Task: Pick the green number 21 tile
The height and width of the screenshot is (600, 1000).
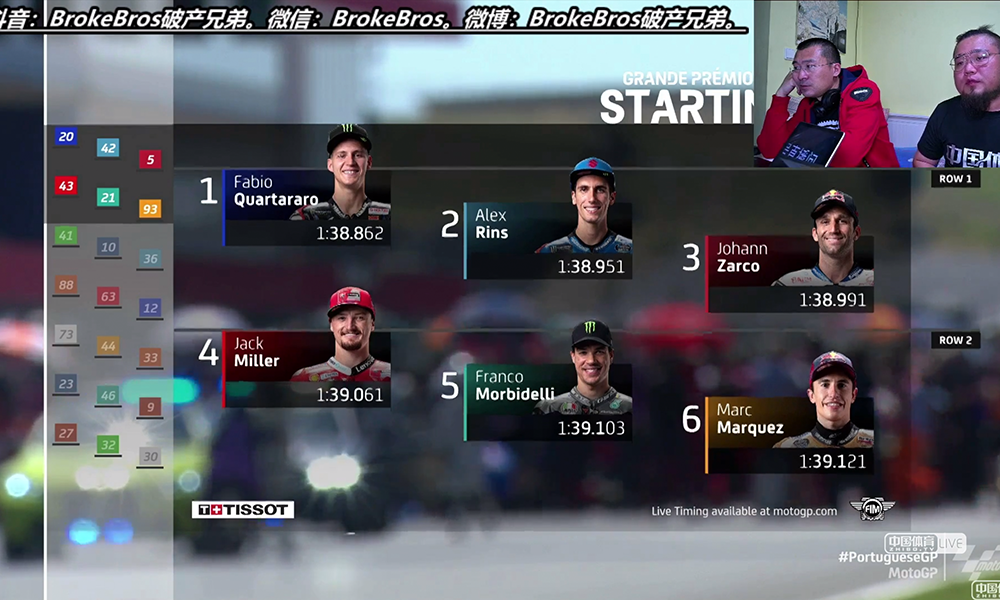Action: click(x=108, y=197)
